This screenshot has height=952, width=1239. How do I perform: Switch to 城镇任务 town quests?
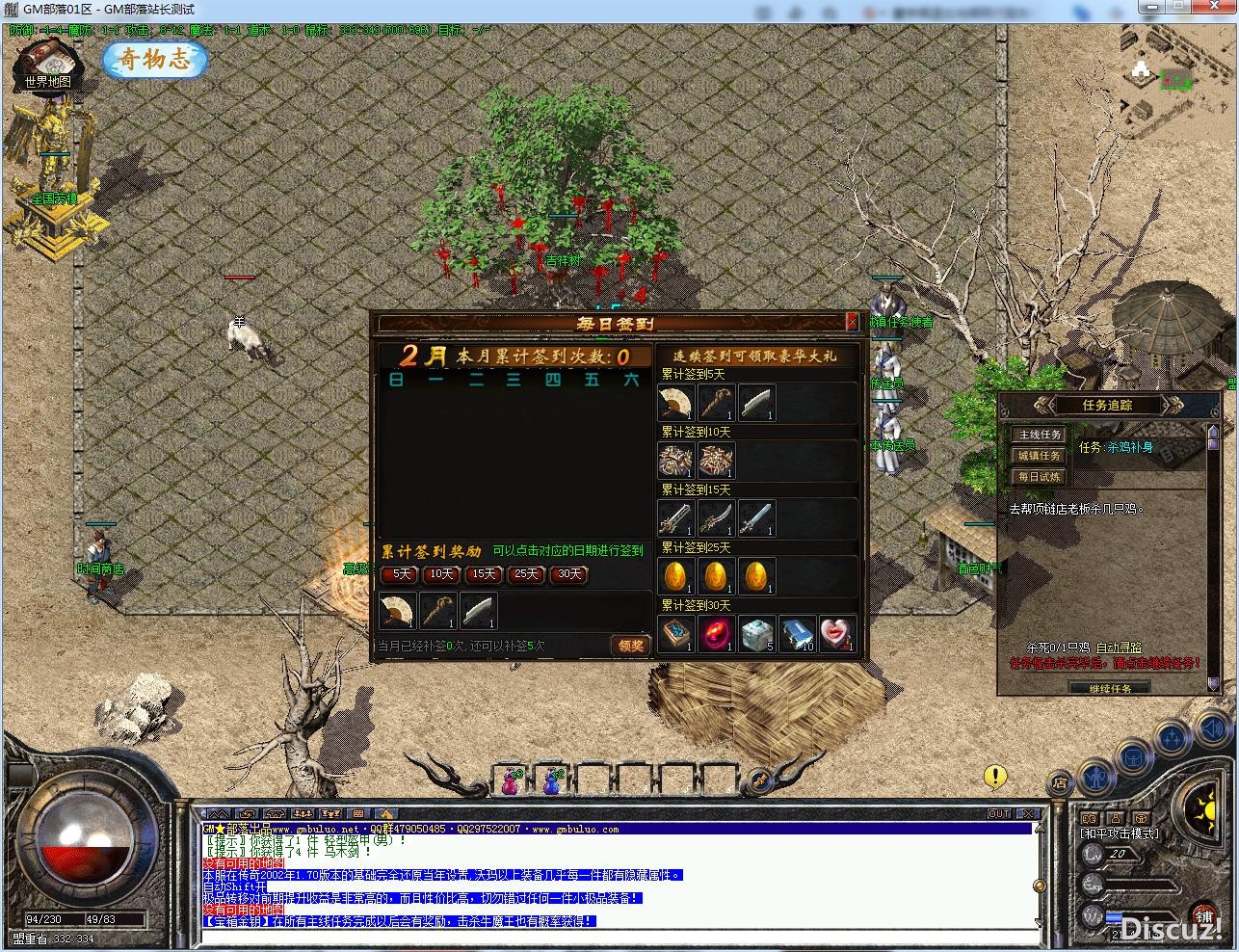(x=1039, y=456)
